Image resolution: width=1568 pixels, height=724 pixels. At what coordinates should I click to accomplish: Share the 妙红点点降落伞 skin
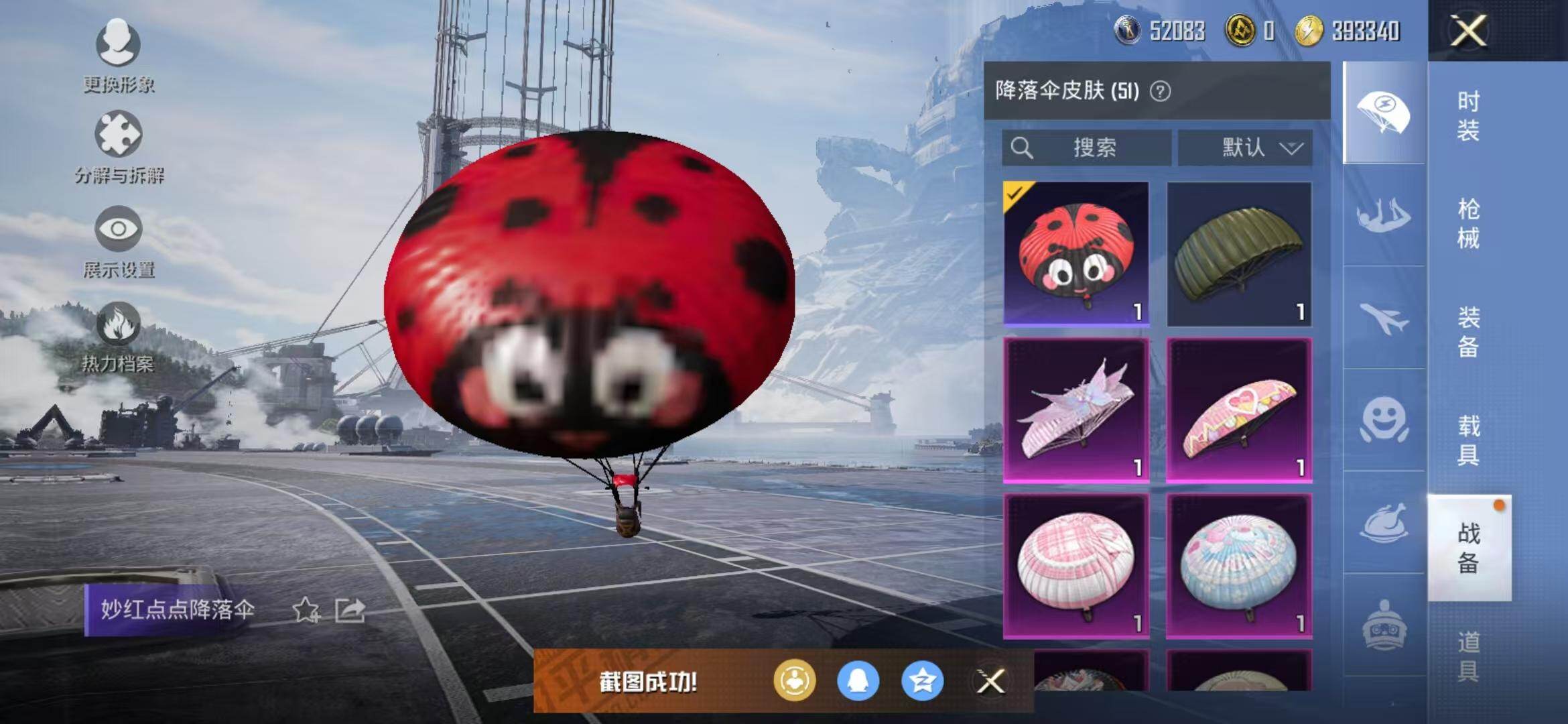(350, 610)
